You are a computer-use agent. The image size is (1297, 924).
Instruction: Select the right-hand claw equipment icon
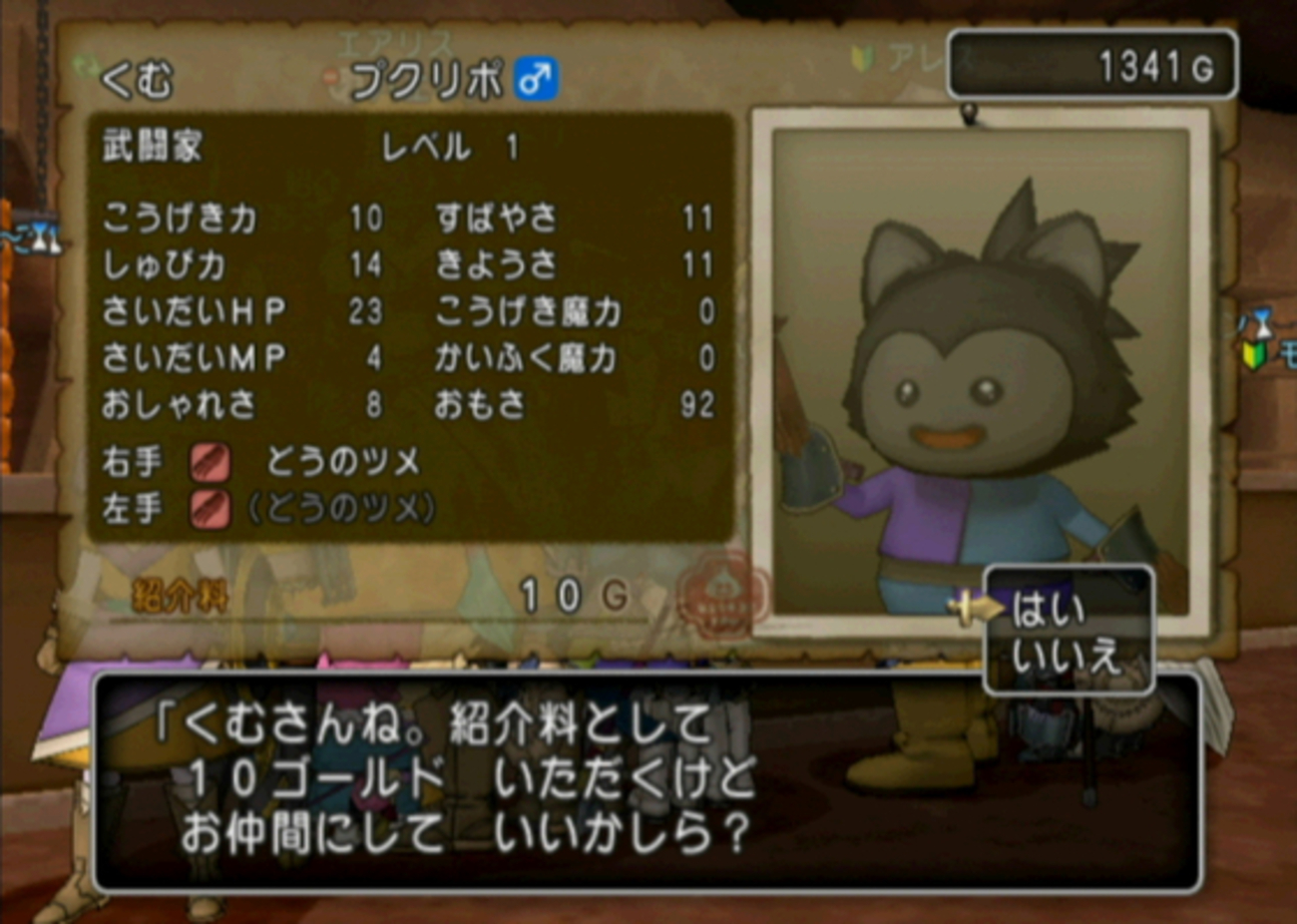click(214, 459)
